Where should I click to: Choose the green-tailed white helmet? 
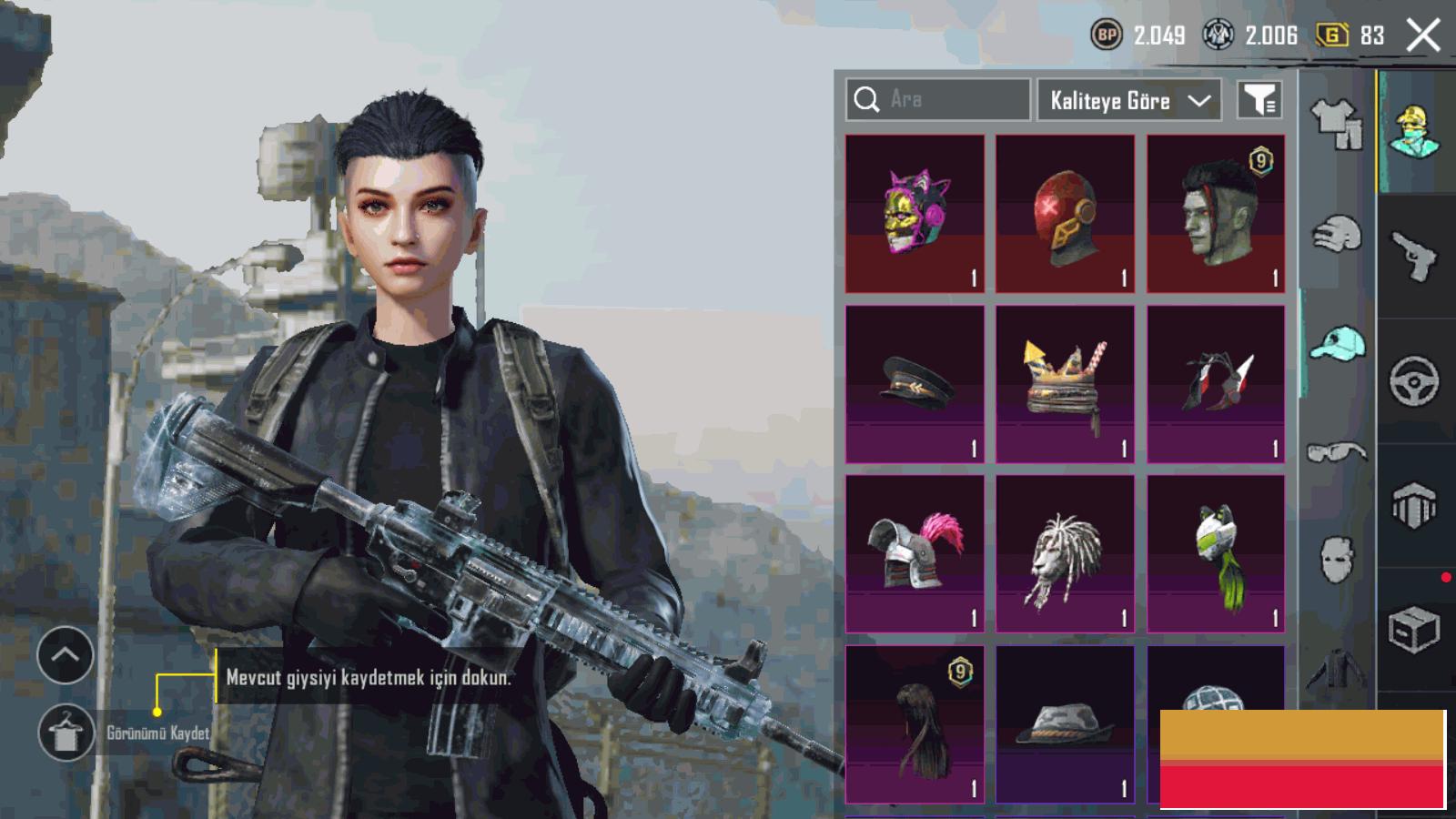point(1216,553)
